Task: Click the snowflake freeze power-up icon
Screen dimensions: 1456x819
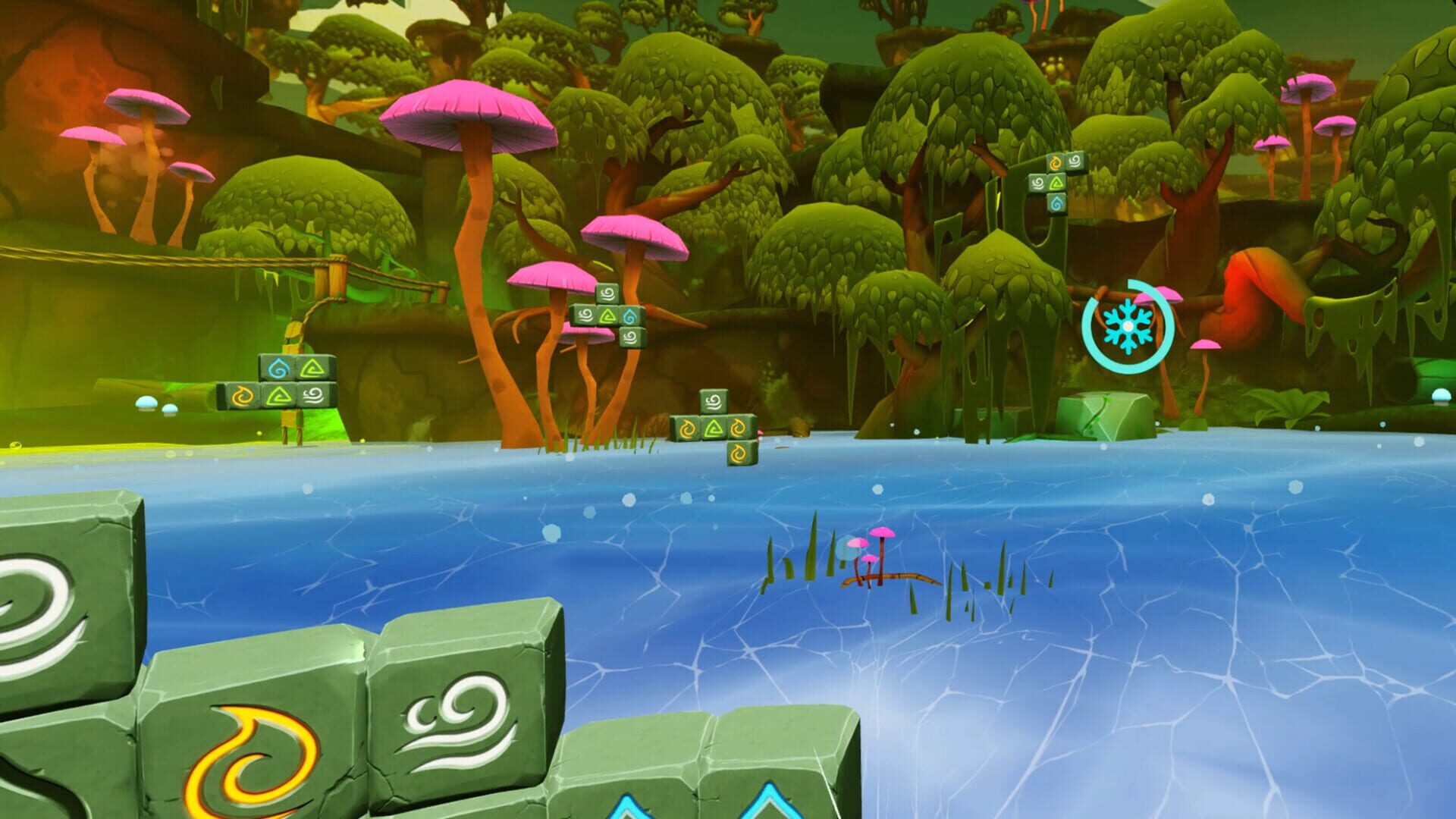Action: [1128, 326]
